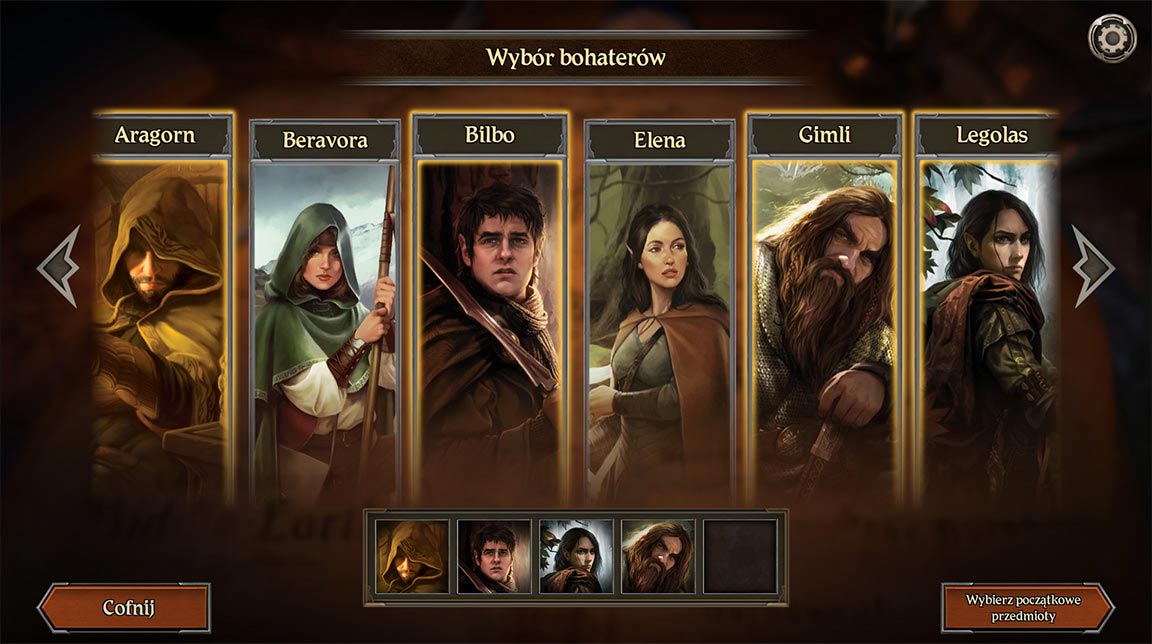This screenshot has width=1152, height=644.
Task: Pick the Legolas hero card
Action: (x=987, y=310)
